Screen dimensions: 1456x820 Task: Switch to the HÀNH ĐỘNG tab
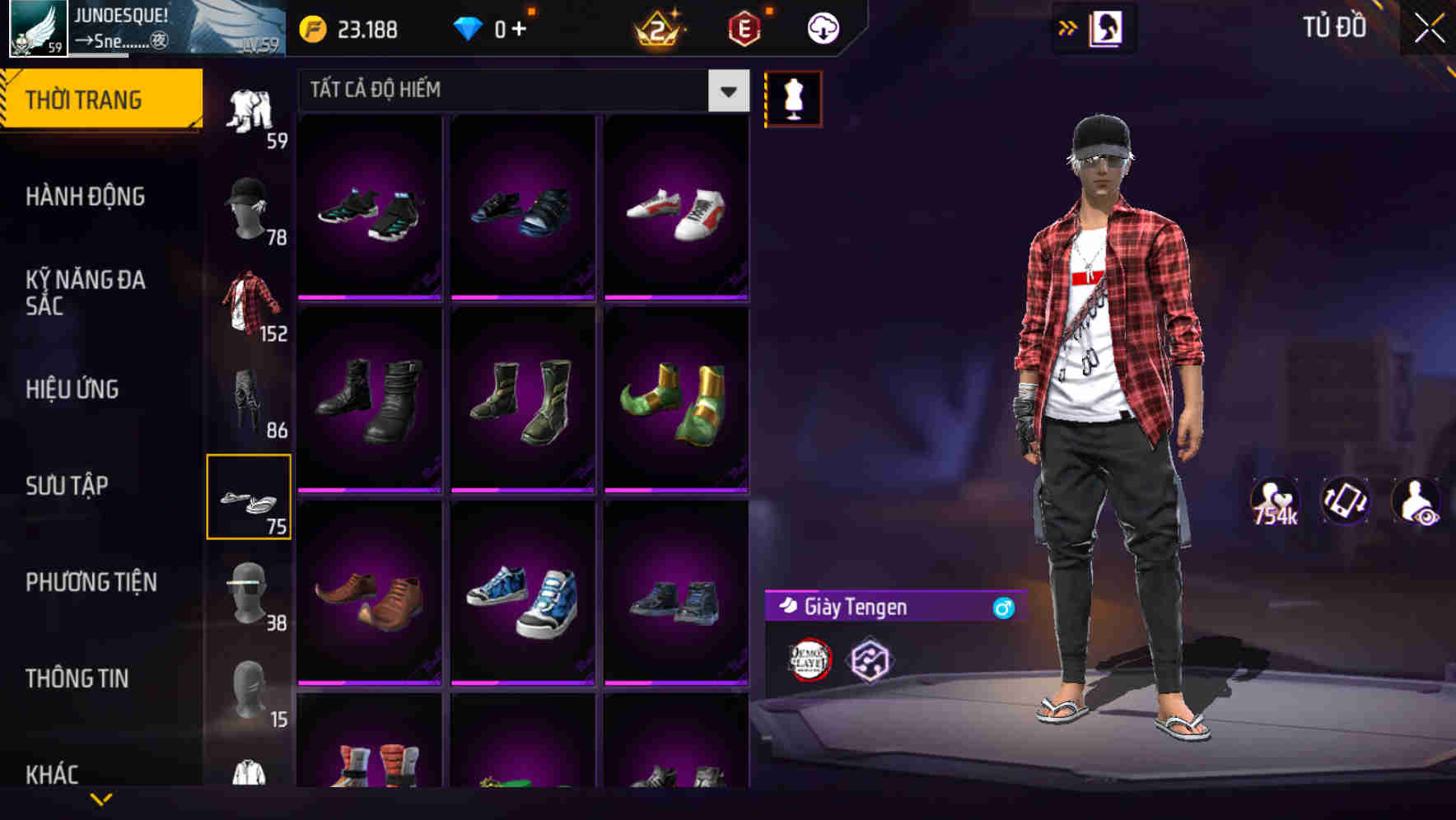[86, 197]
